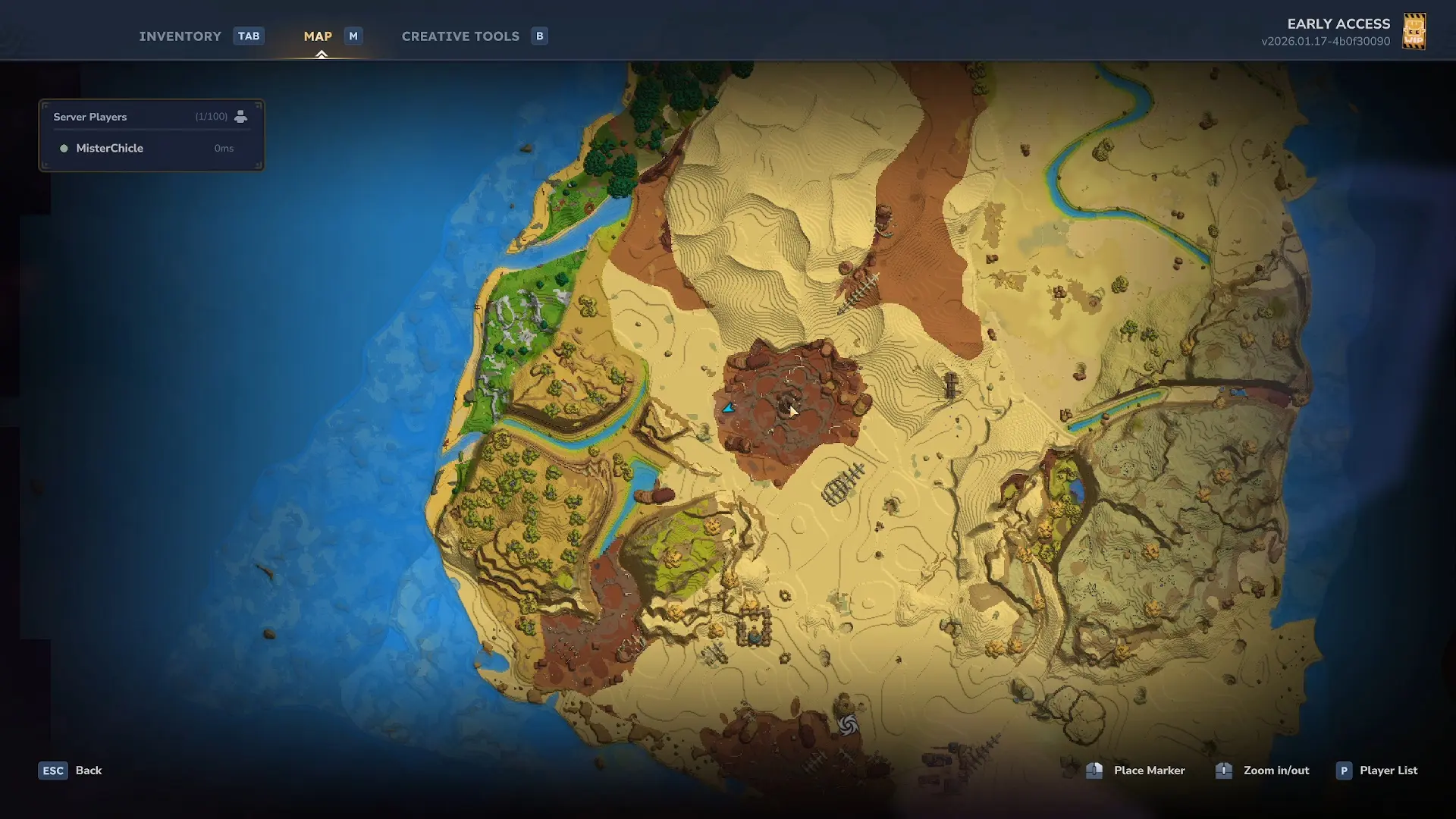Select the Map tab
The height and width of the screenshot is (819, 1456).
point(318,36)
